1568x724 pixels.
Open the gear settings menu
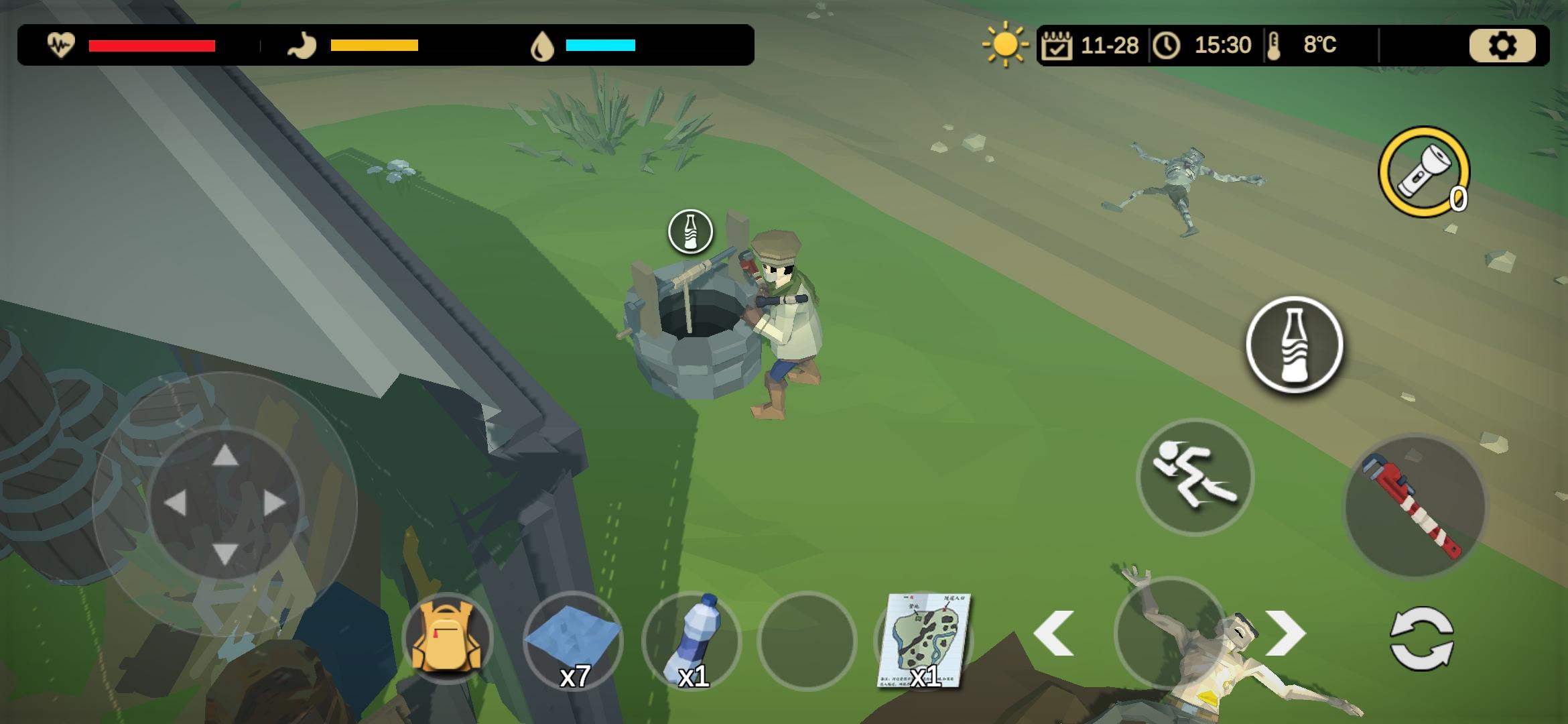(1502, 46)
